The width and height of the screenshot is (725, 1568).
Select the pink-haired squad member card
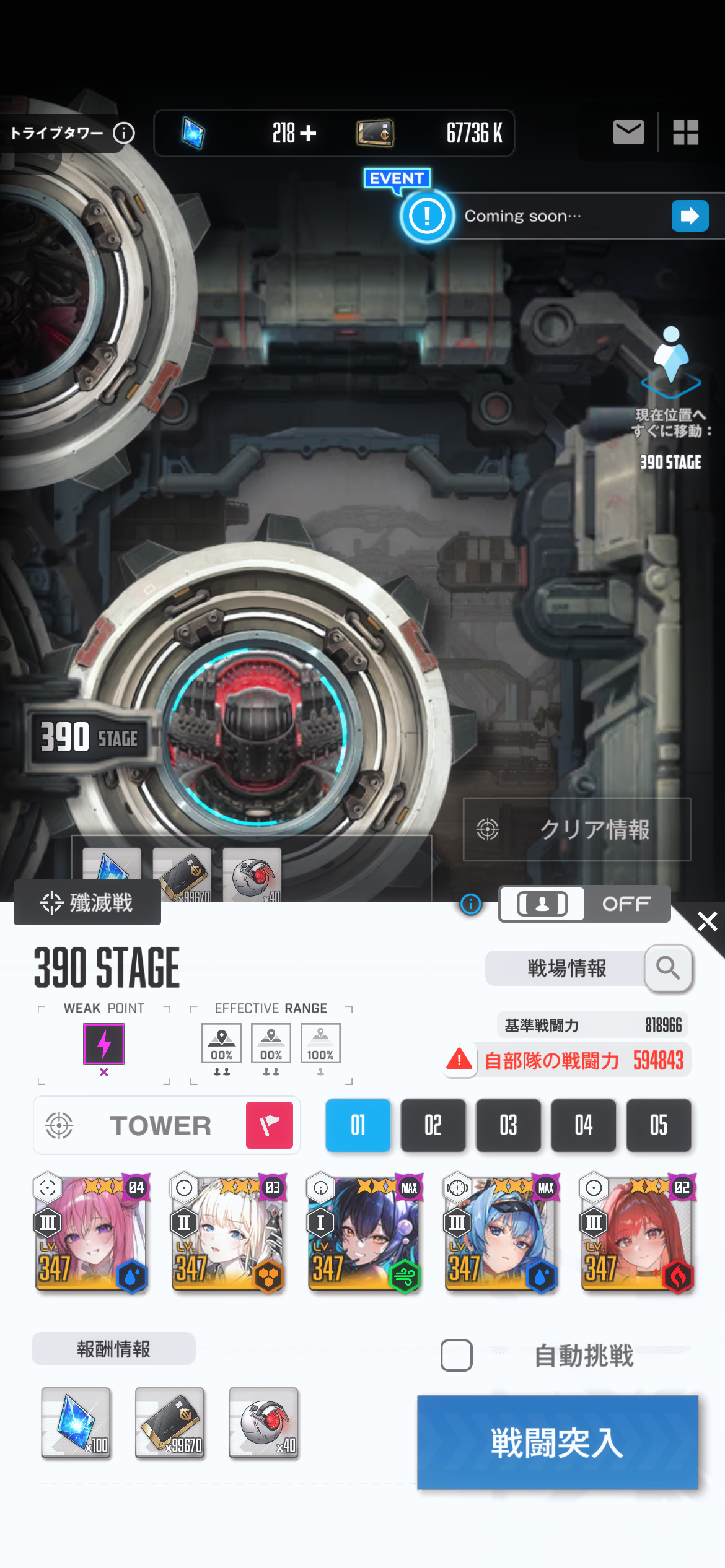point(91,1232)
